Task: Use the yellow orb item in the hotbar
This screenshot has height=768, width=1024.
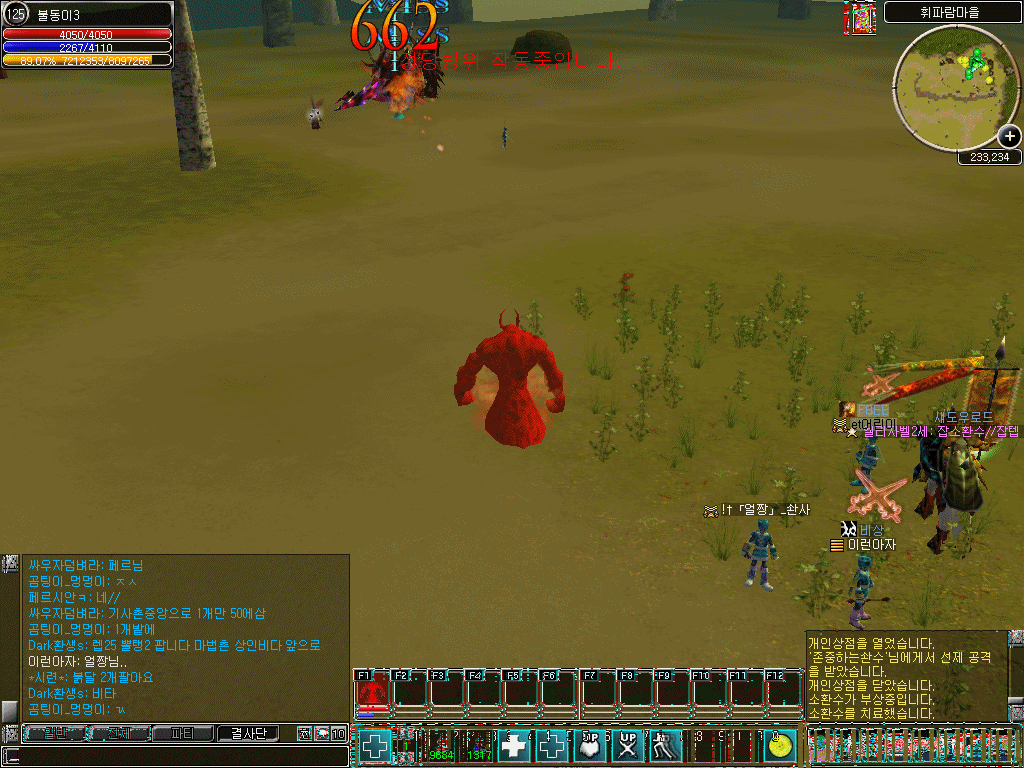Action: click(x=780, y=746)
